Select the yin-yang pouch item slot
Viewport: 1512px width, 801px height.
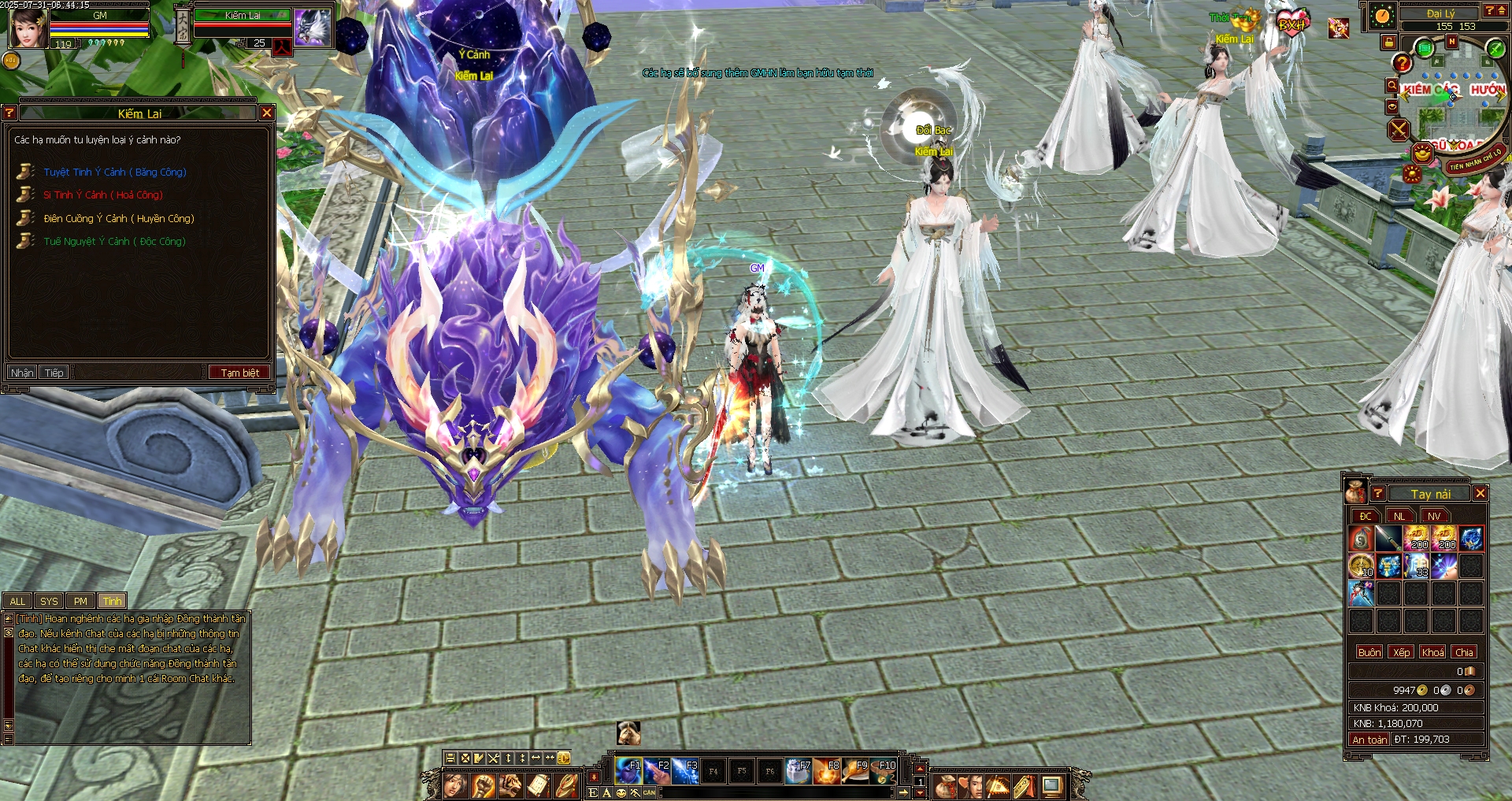point(1361,539)
